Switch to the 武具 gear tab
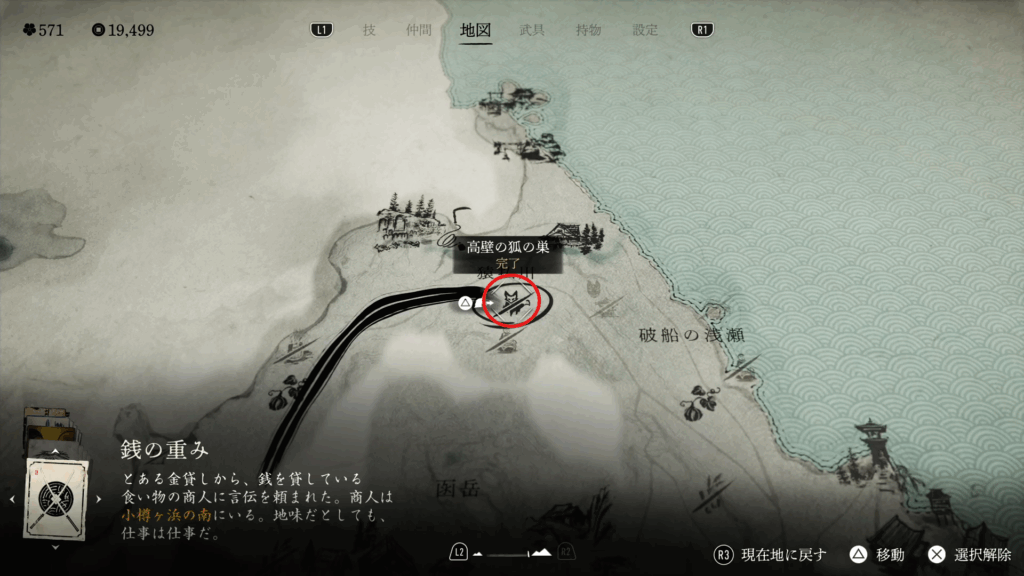Viewport: 1024px width, 576px height. click(x=532, y=30)
